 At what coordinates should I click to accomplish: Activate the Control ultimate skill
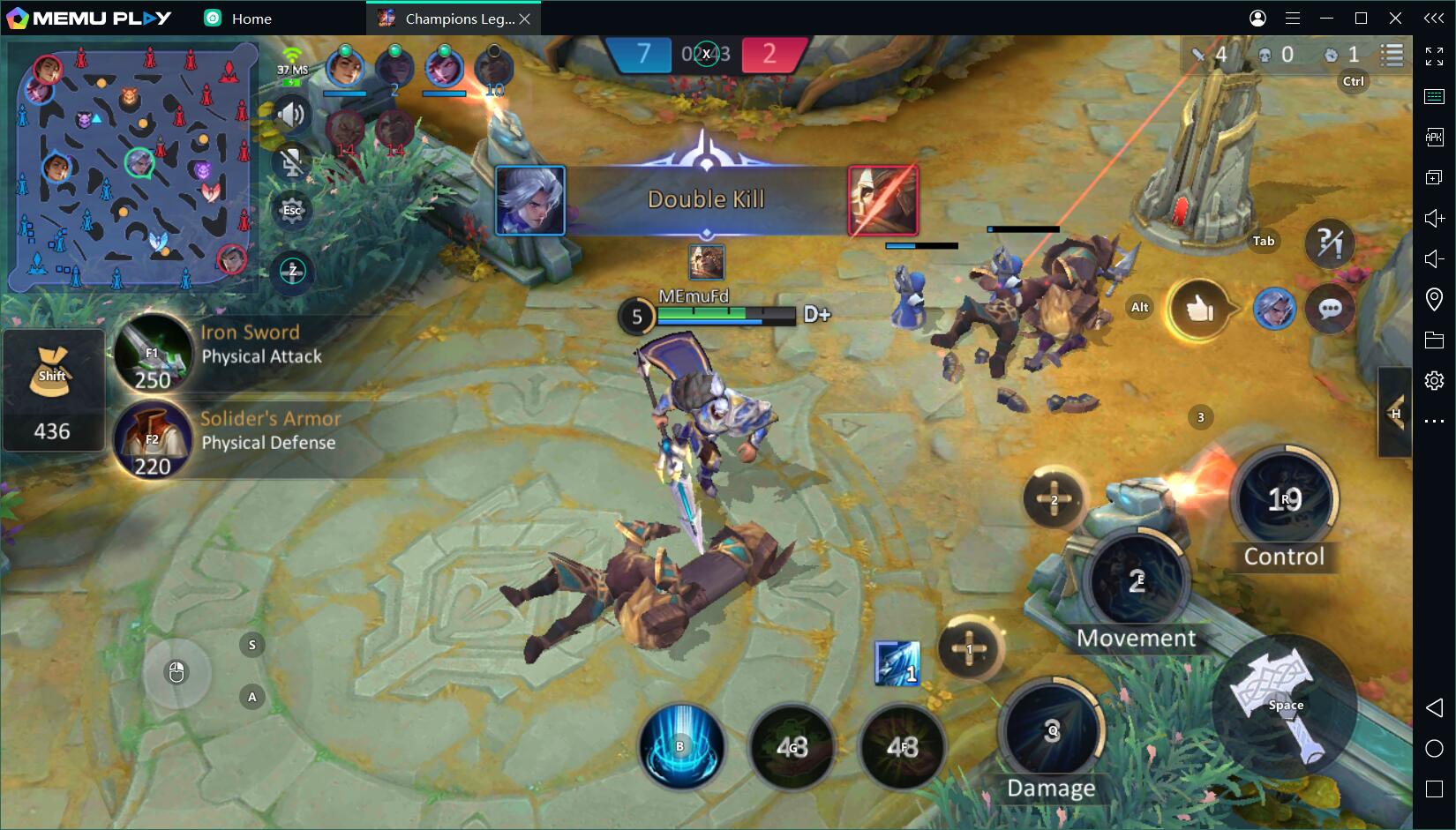[1284, 499]
